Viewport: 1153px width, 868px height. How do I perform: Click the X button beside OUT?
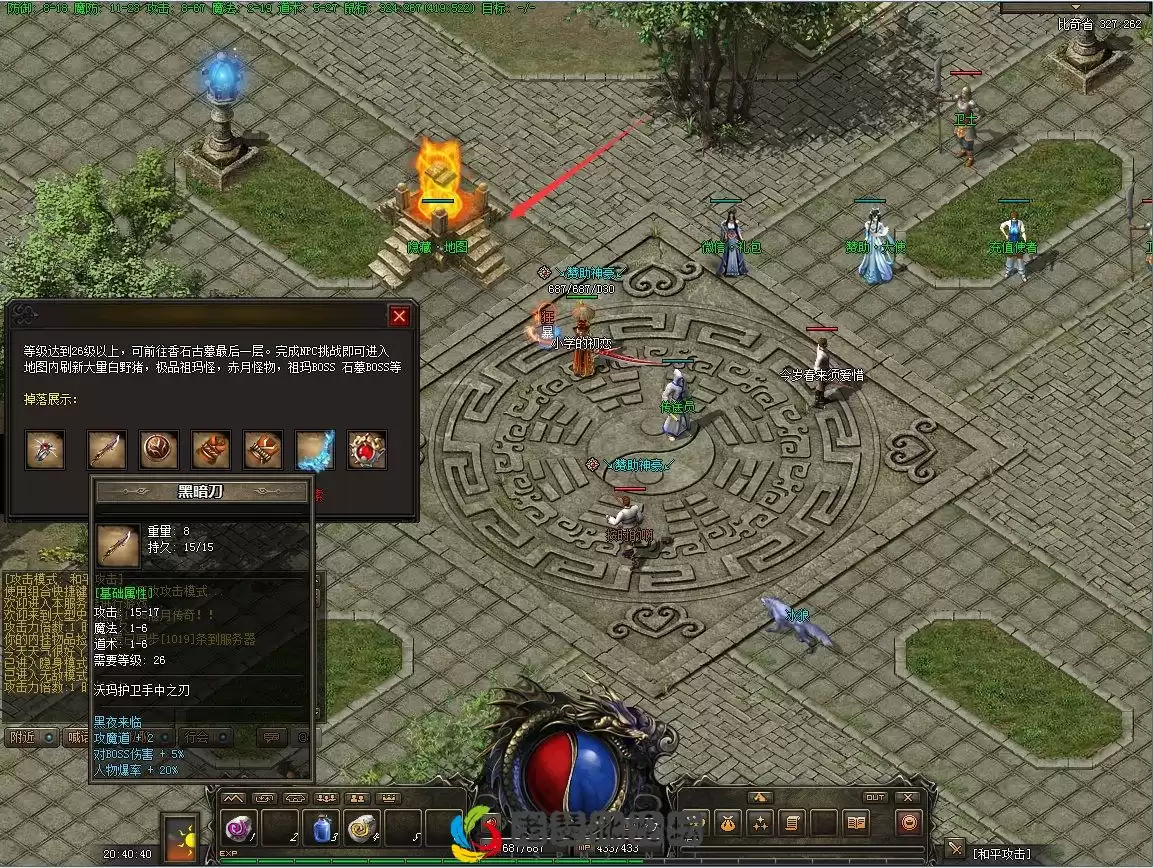click(907, 797)
